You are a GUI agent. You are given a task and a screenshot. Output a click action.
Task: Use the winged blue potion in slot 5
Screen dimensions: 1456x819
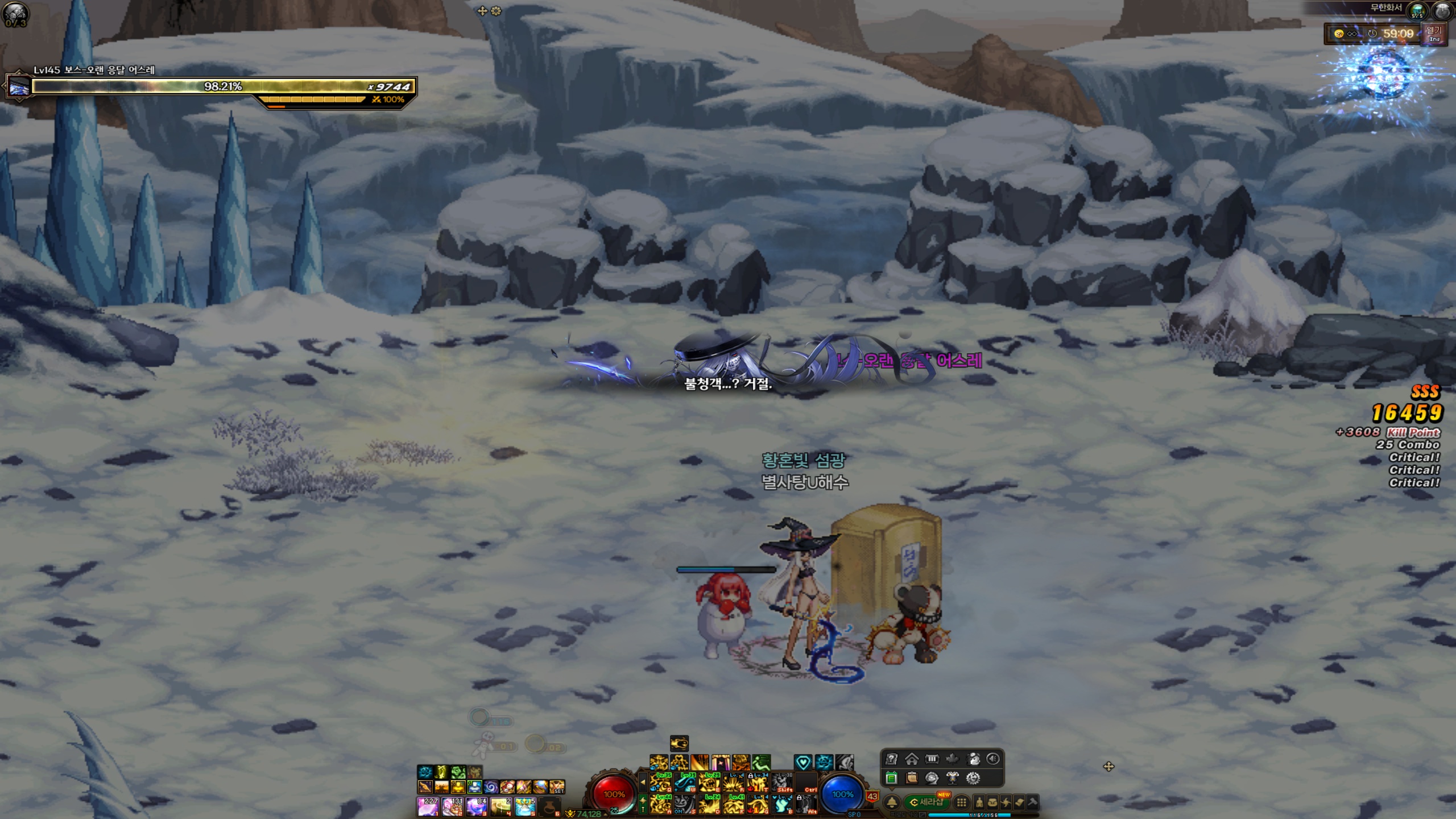525,806
